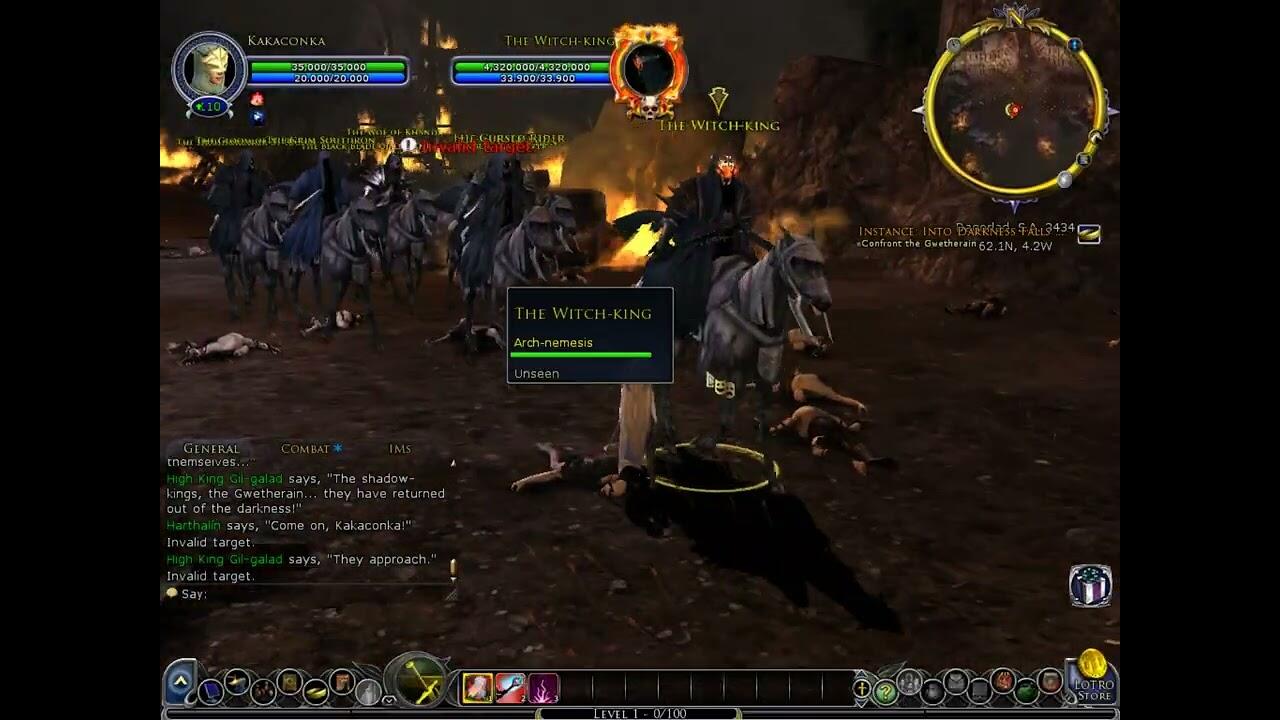
Task: Click the blue book icon on the toolbar
Action: pos(211,690)
